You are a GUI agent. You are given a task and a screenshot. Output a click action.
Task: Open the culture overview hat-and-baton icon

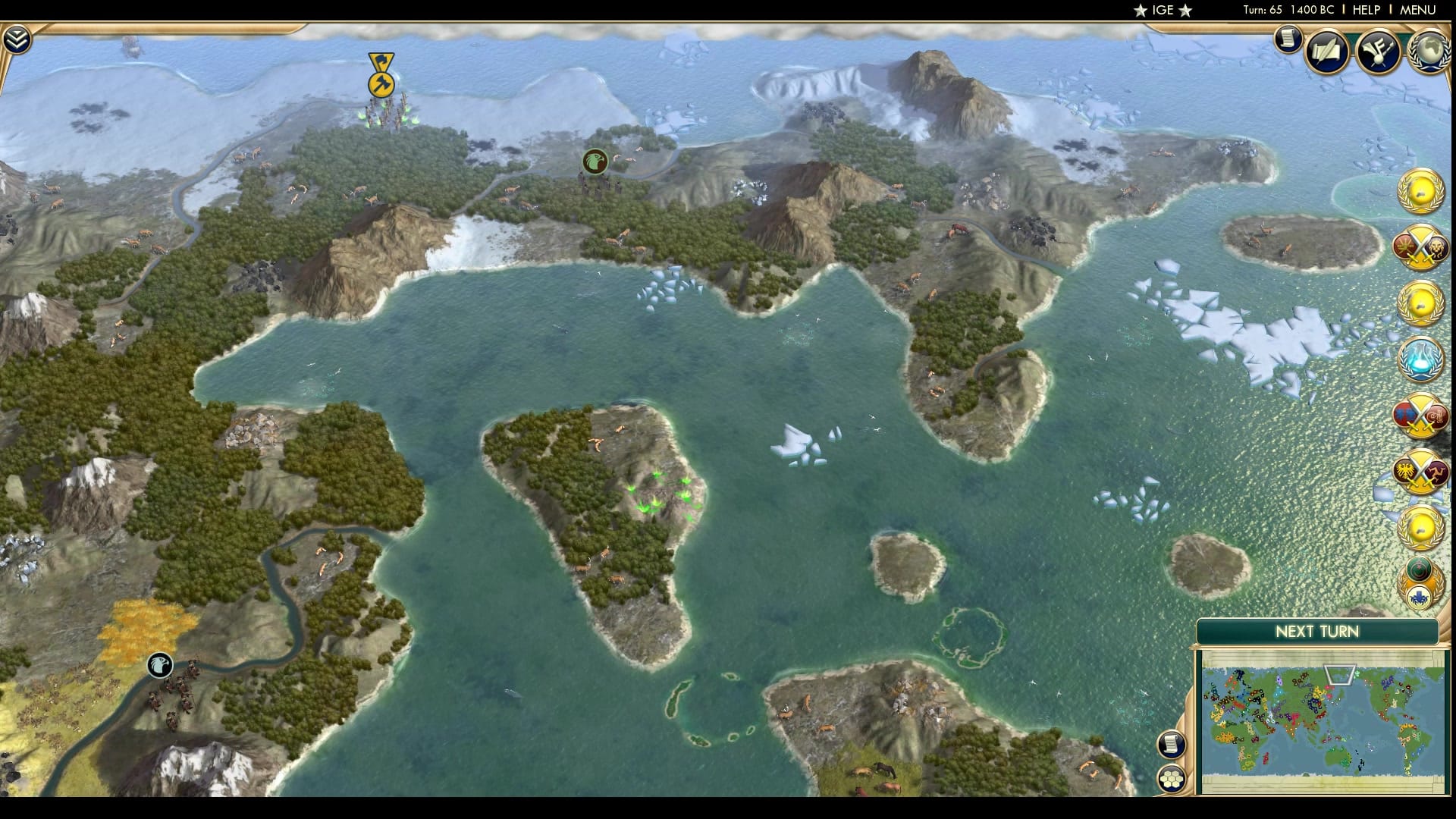coord(1379,52)
